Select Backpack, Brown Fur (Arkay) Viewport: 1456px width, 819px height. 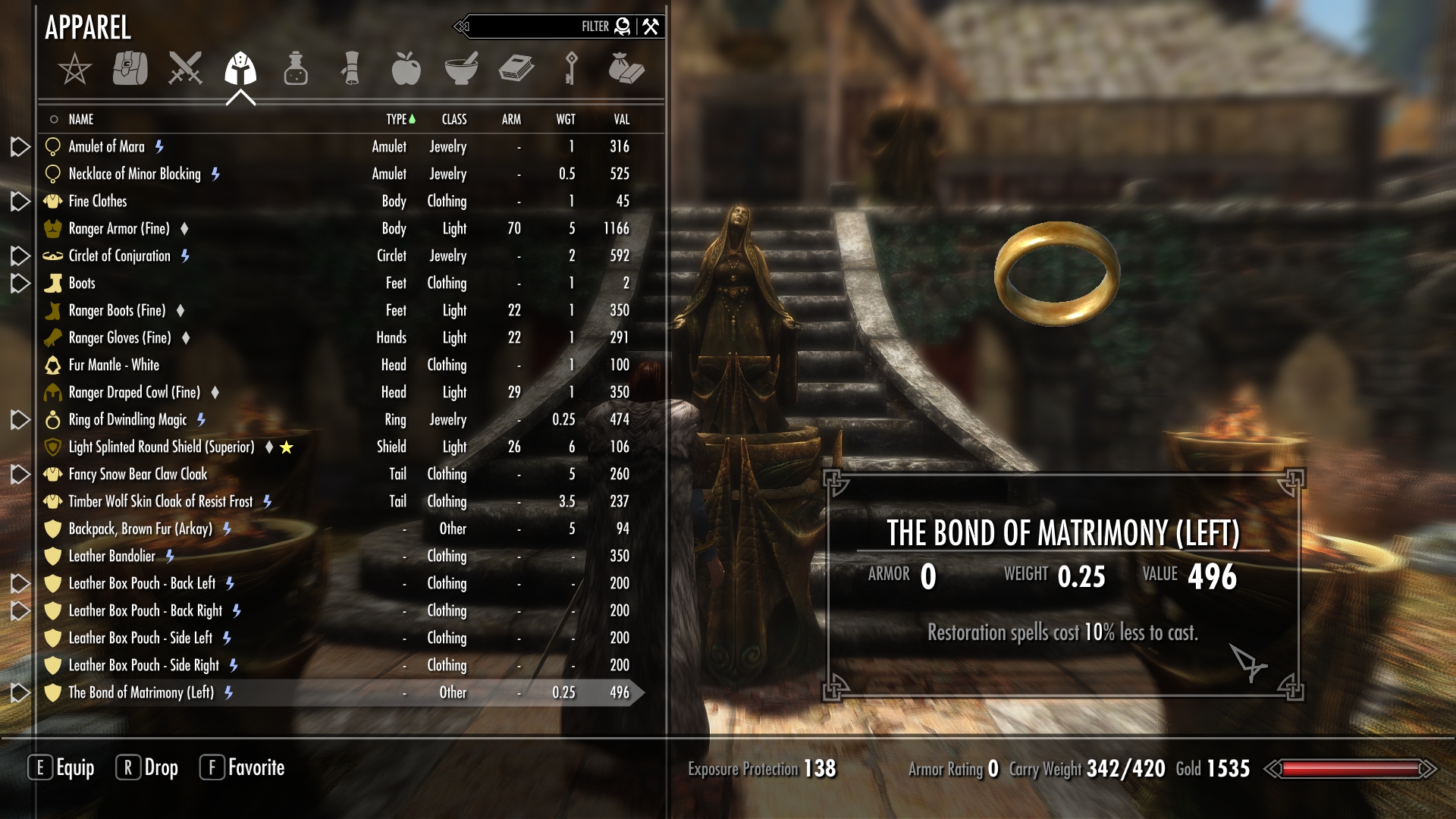coord(140,529)
